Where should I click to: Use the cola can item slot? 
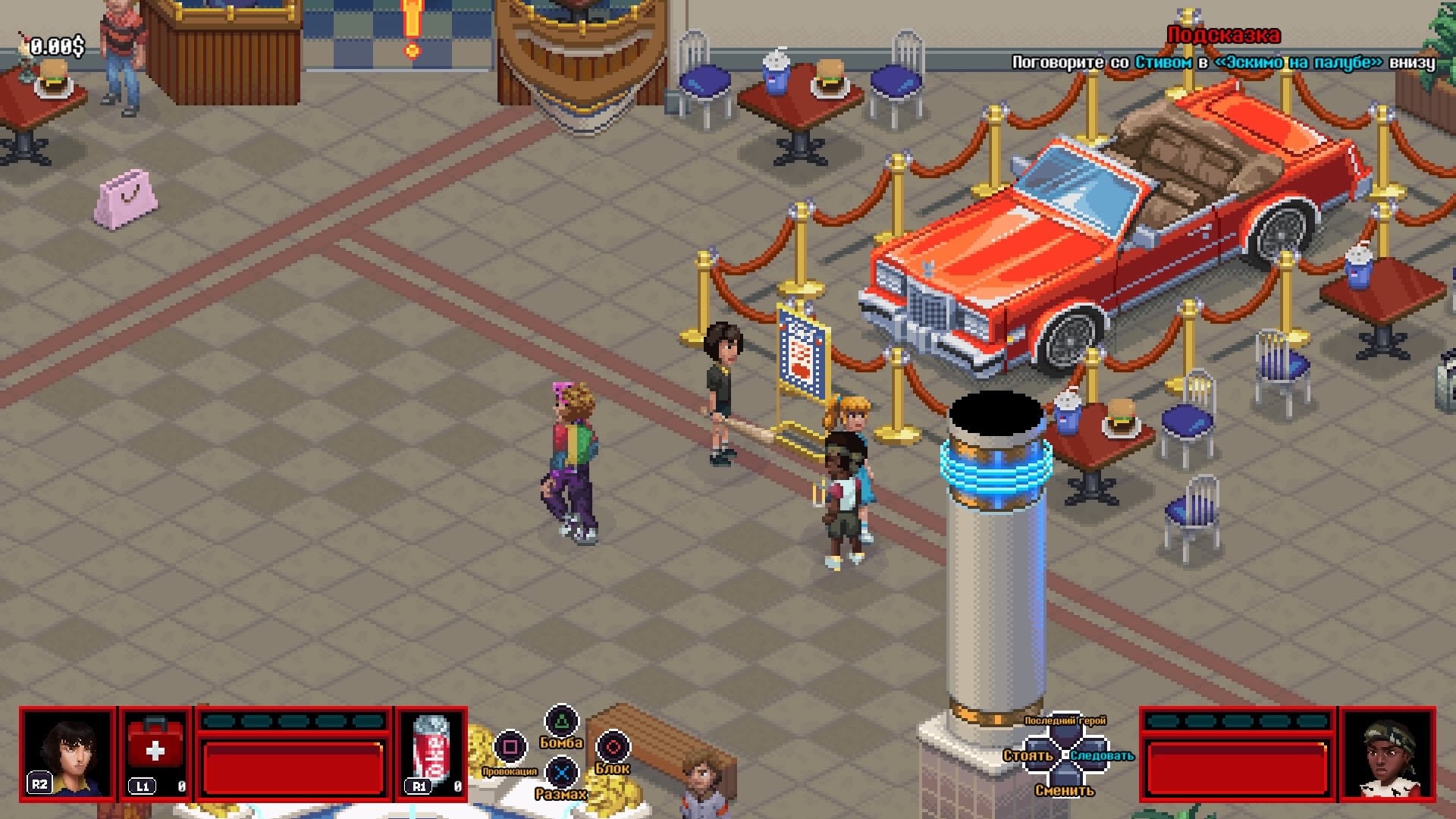pyautogui.click(x=431, y=753)
